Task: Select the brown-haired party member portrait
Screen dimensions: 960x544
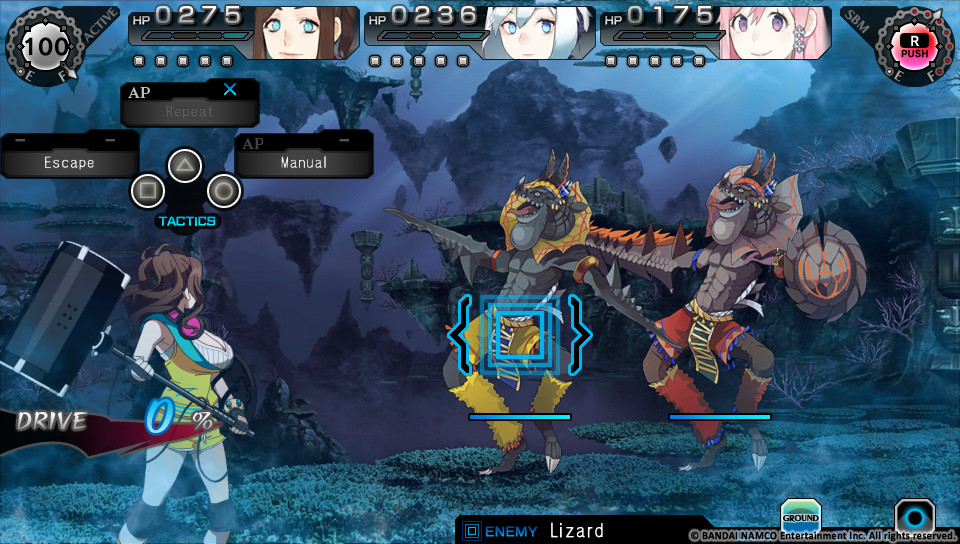Action: click(x=304, y=32)
